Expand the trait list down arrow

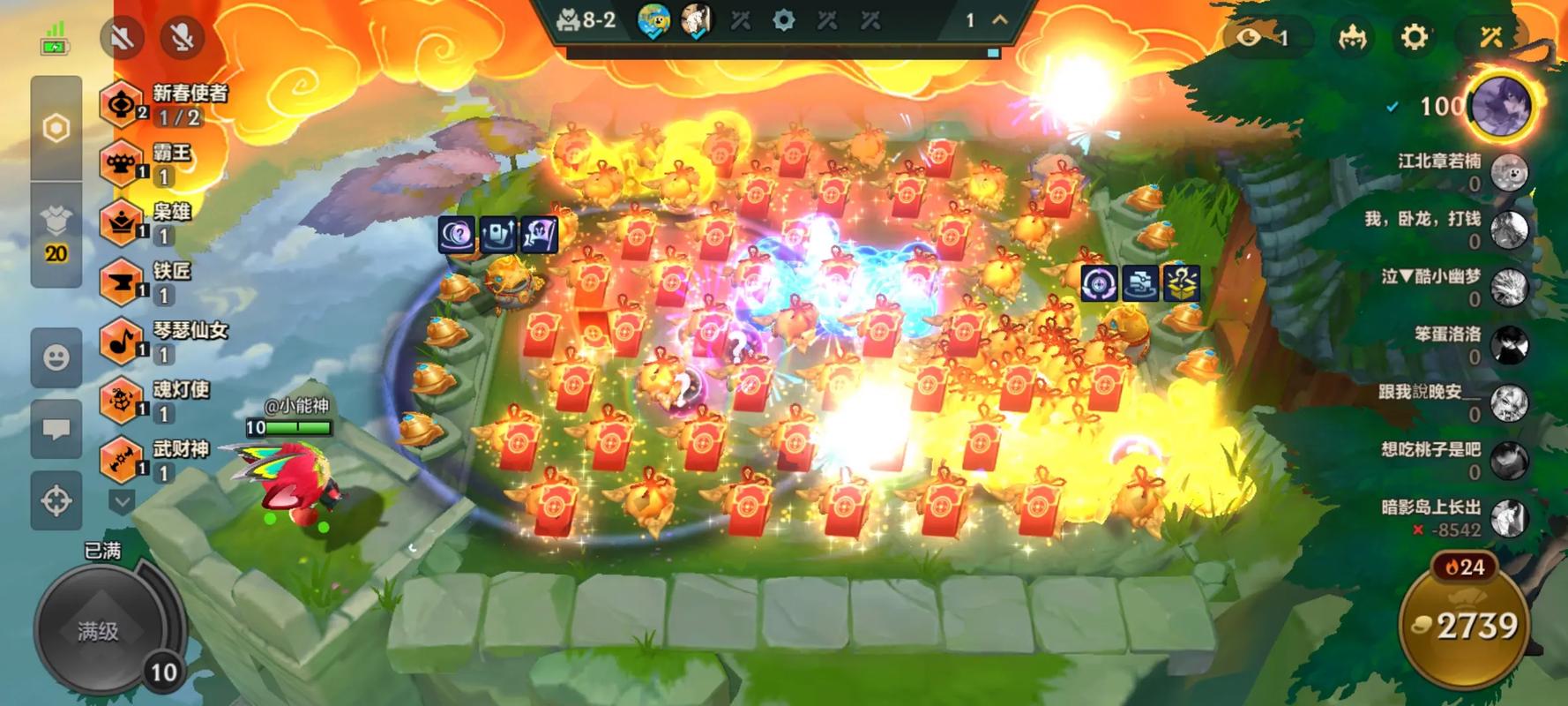122,501
